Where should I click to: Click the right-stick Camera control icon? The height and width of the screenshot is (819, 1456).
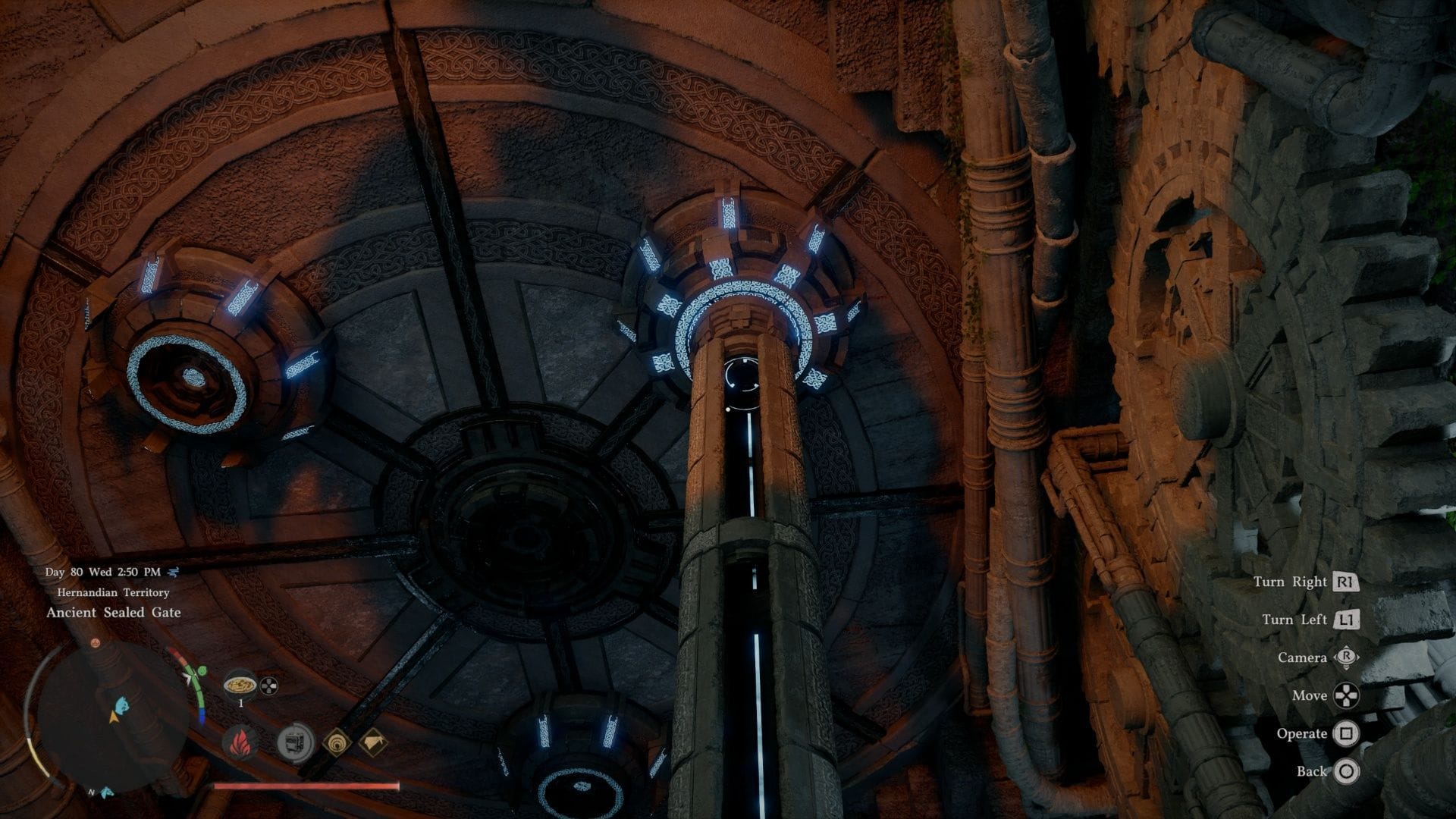coord(1347,657)
